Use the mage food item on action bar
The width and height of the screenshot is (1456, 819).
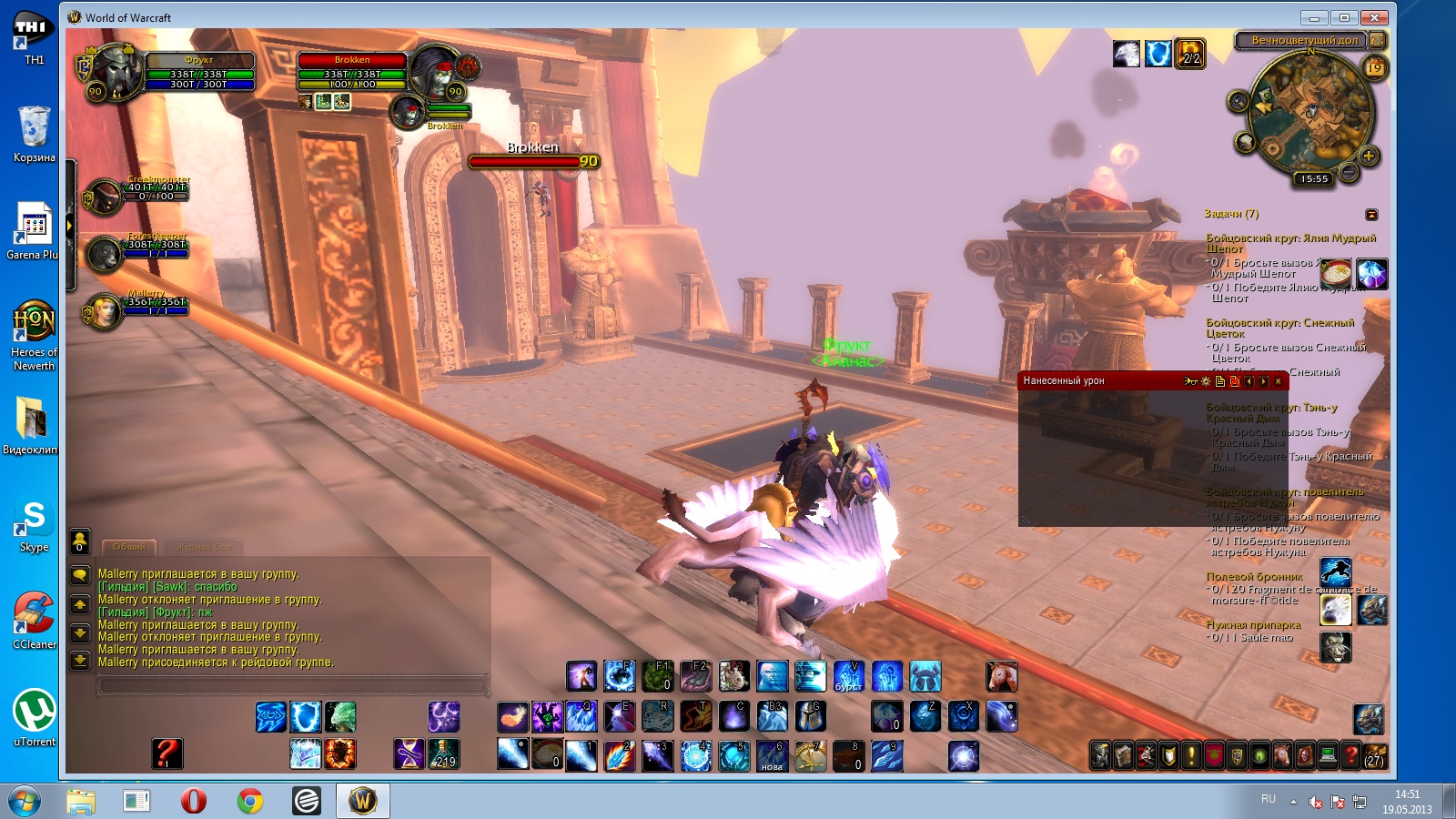pyautogui.click(x=547, y=755)
